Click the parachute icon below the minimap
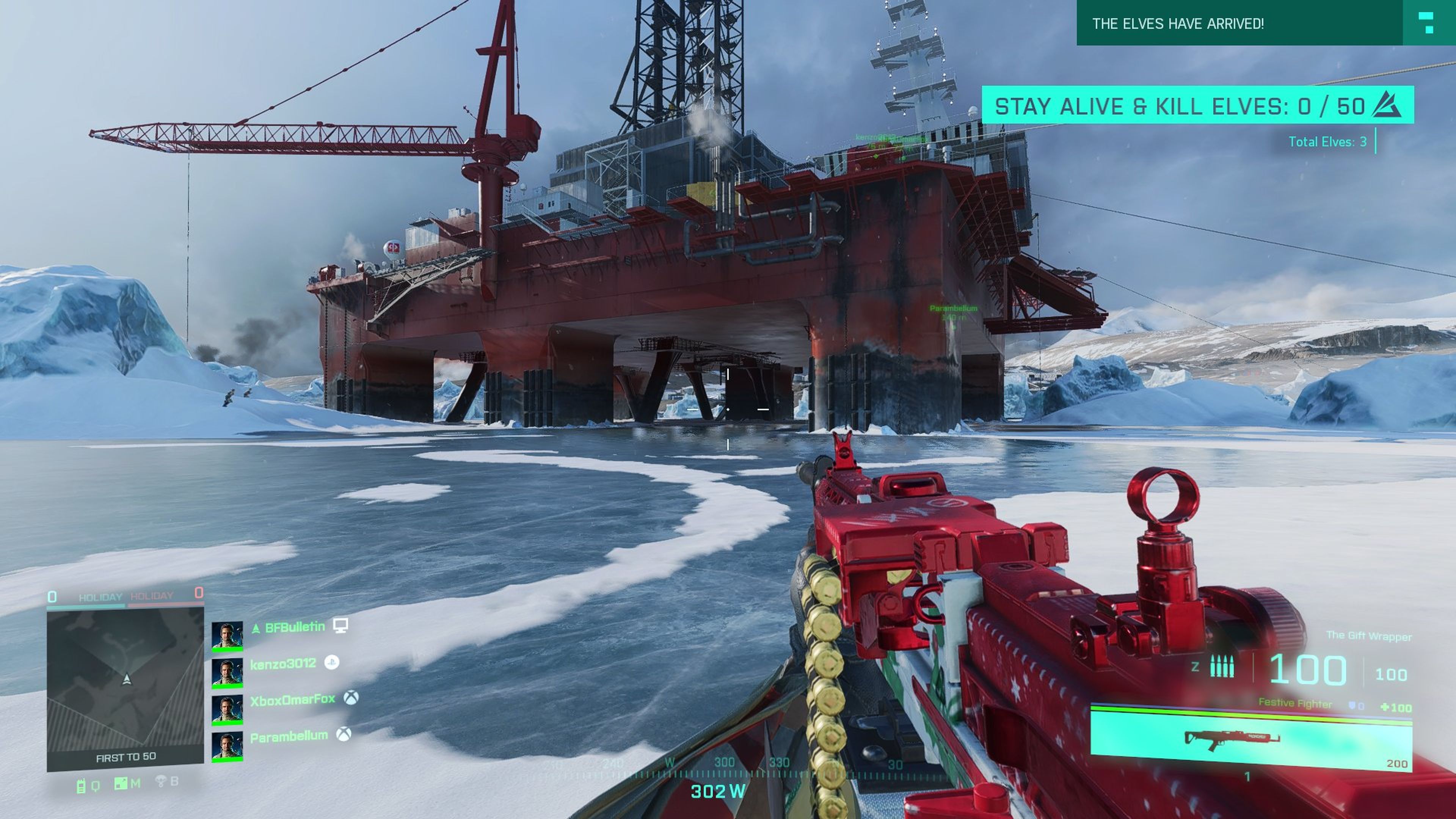 pos(161,782)
